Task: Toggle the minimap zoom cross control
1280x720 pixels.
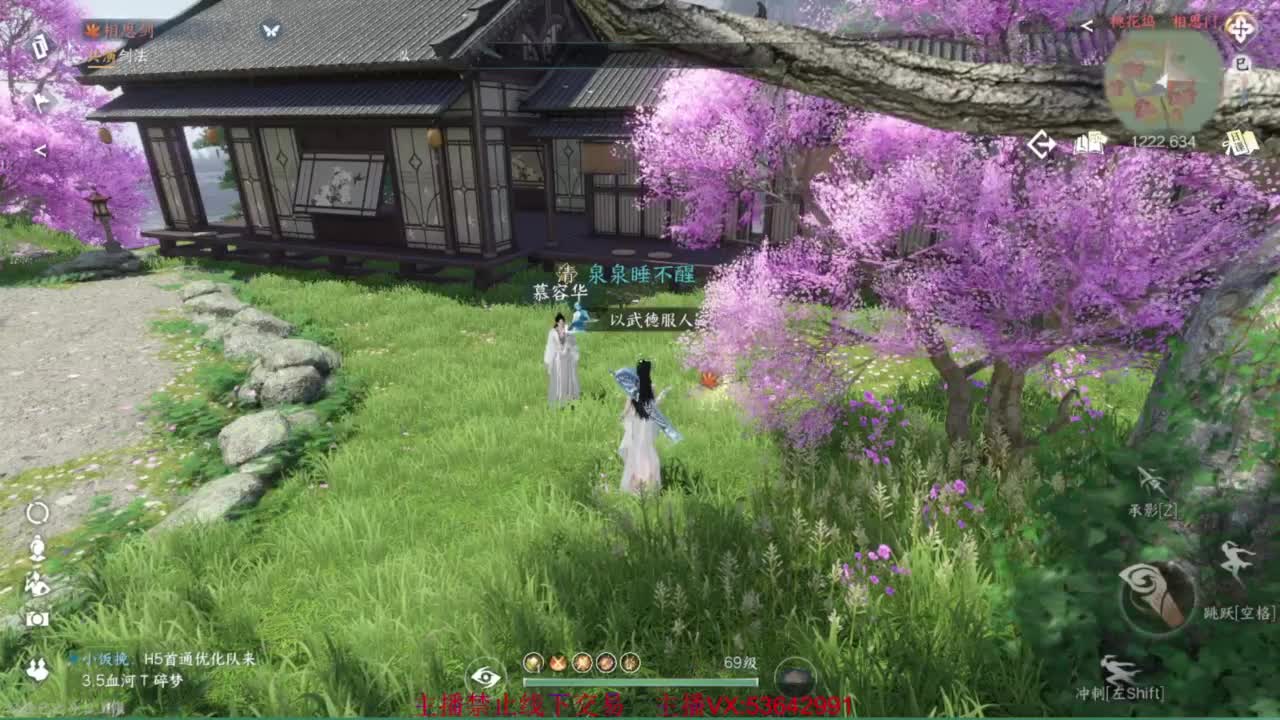Action: [1242, 28]
